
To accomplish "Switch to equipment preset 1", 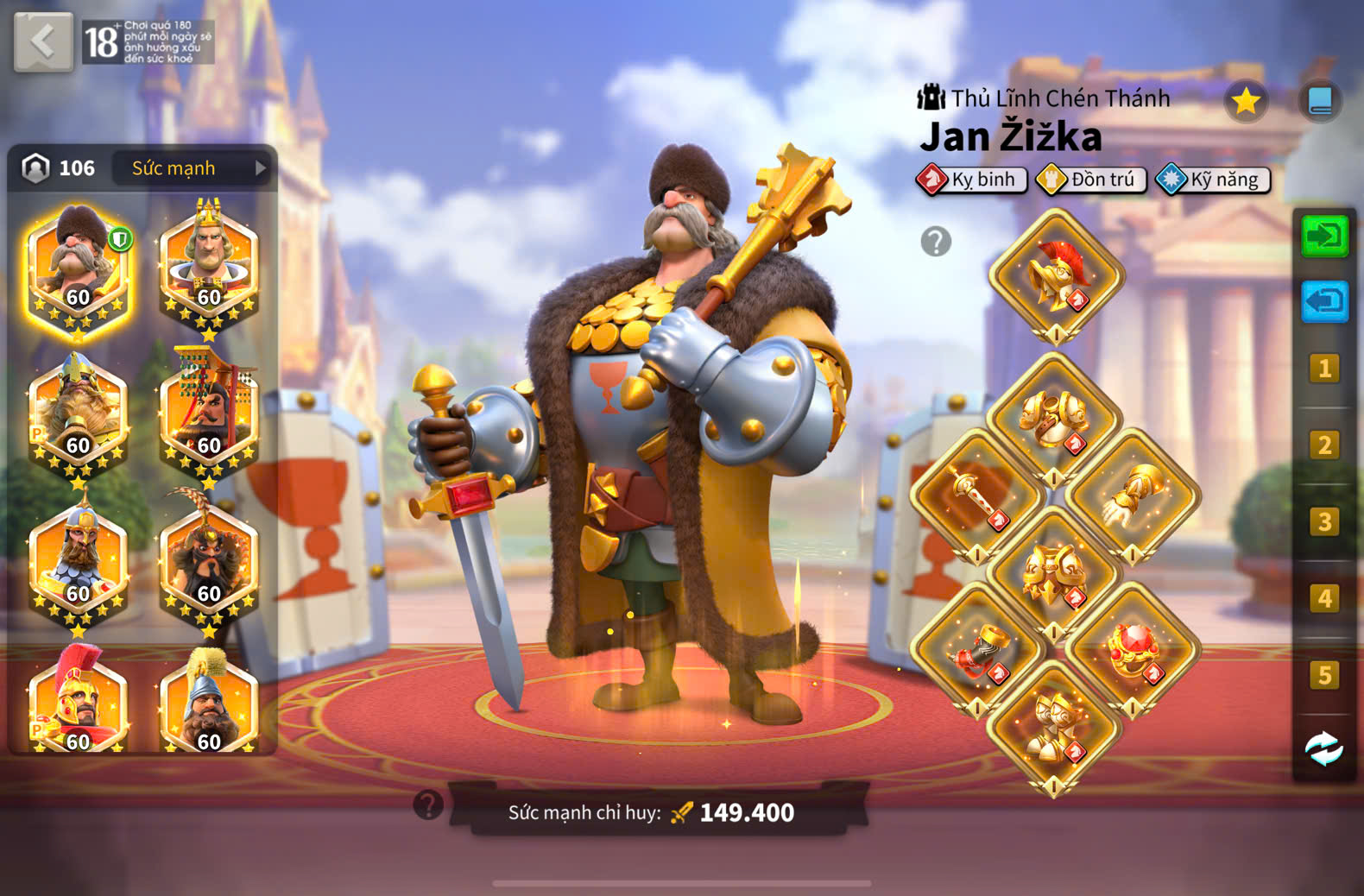I will (1324, 369).
